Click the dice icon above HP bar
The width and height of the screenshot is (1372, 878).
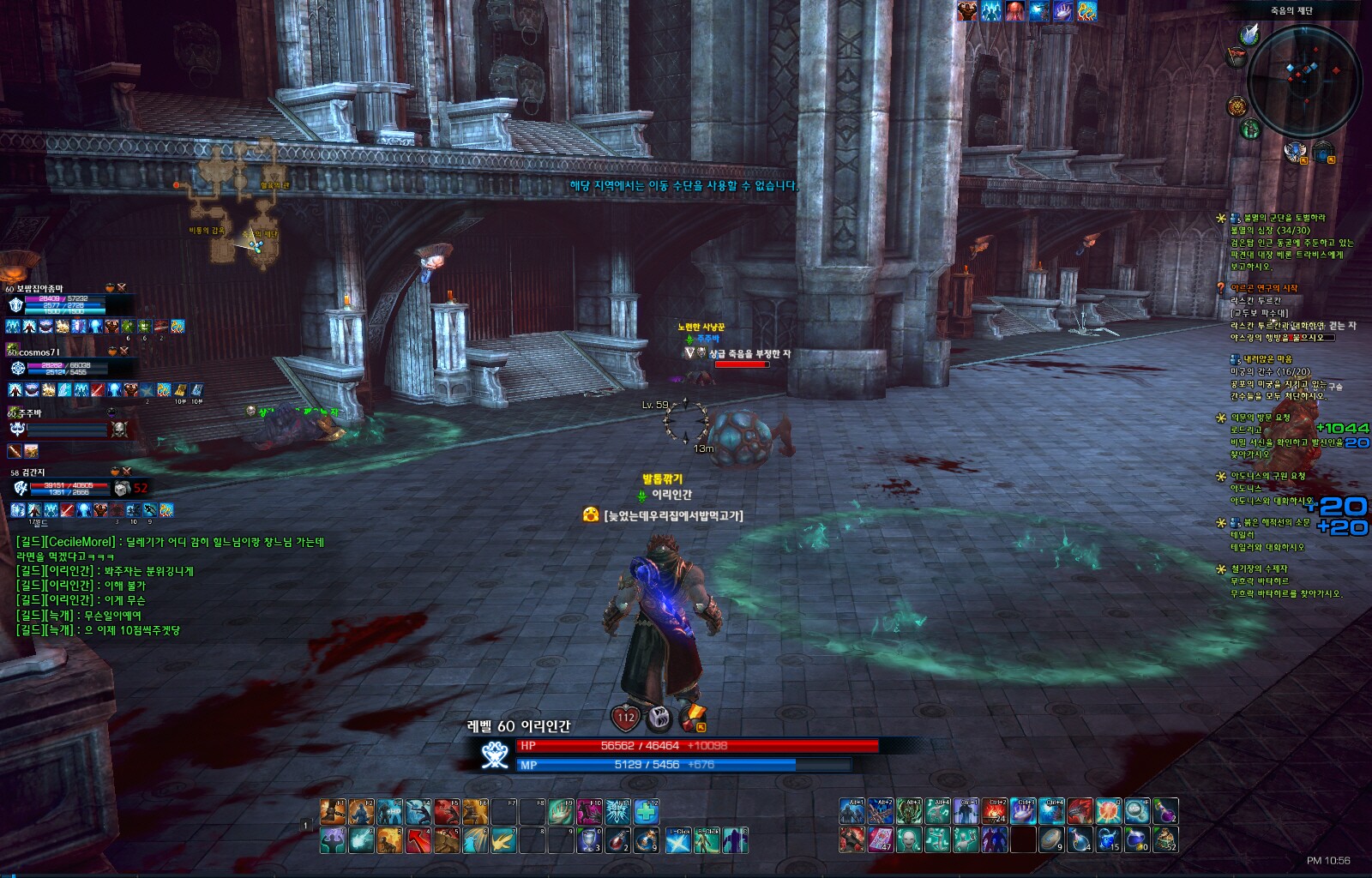pyautogui.click(x=659, y=717)
